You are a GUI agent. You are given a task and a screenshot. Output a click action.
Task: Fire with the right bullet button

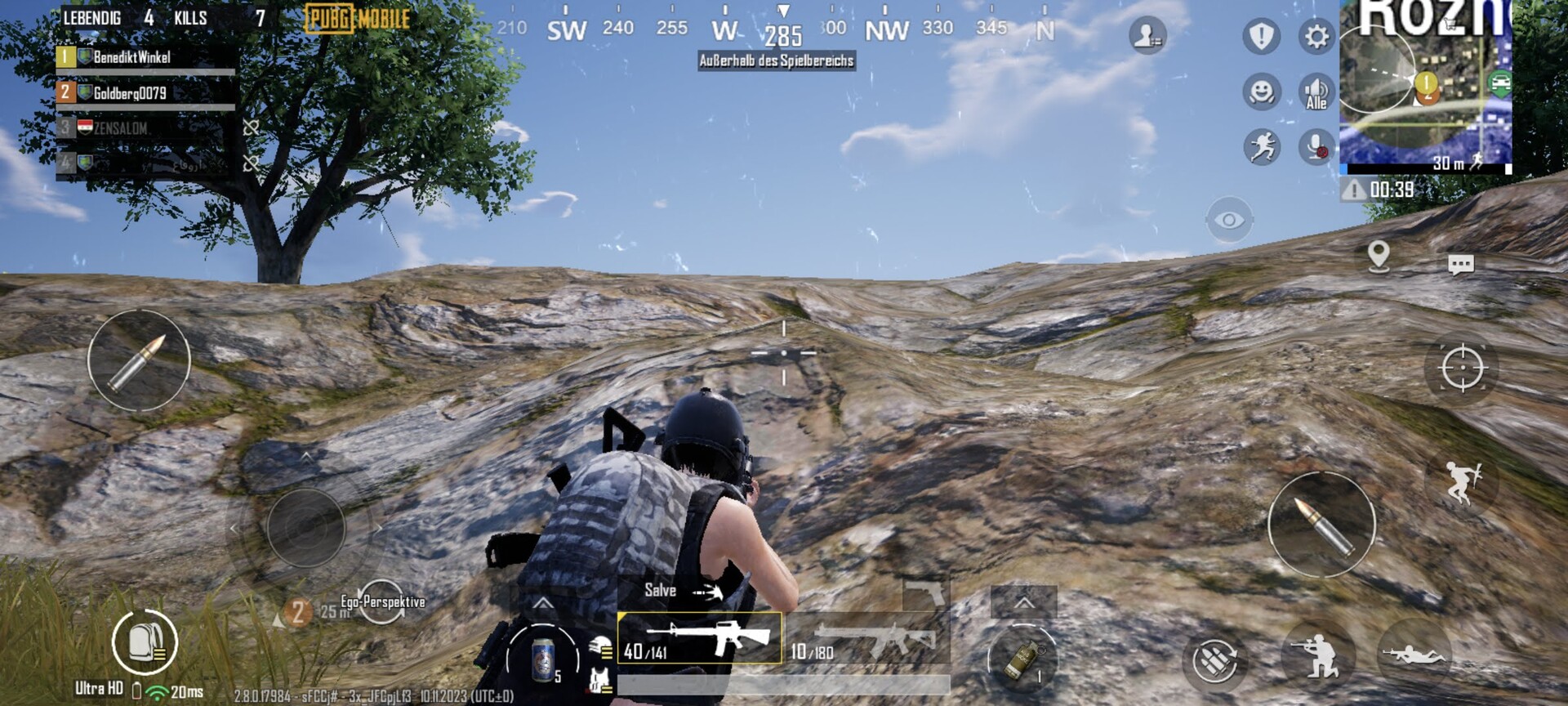(1321, 525)
